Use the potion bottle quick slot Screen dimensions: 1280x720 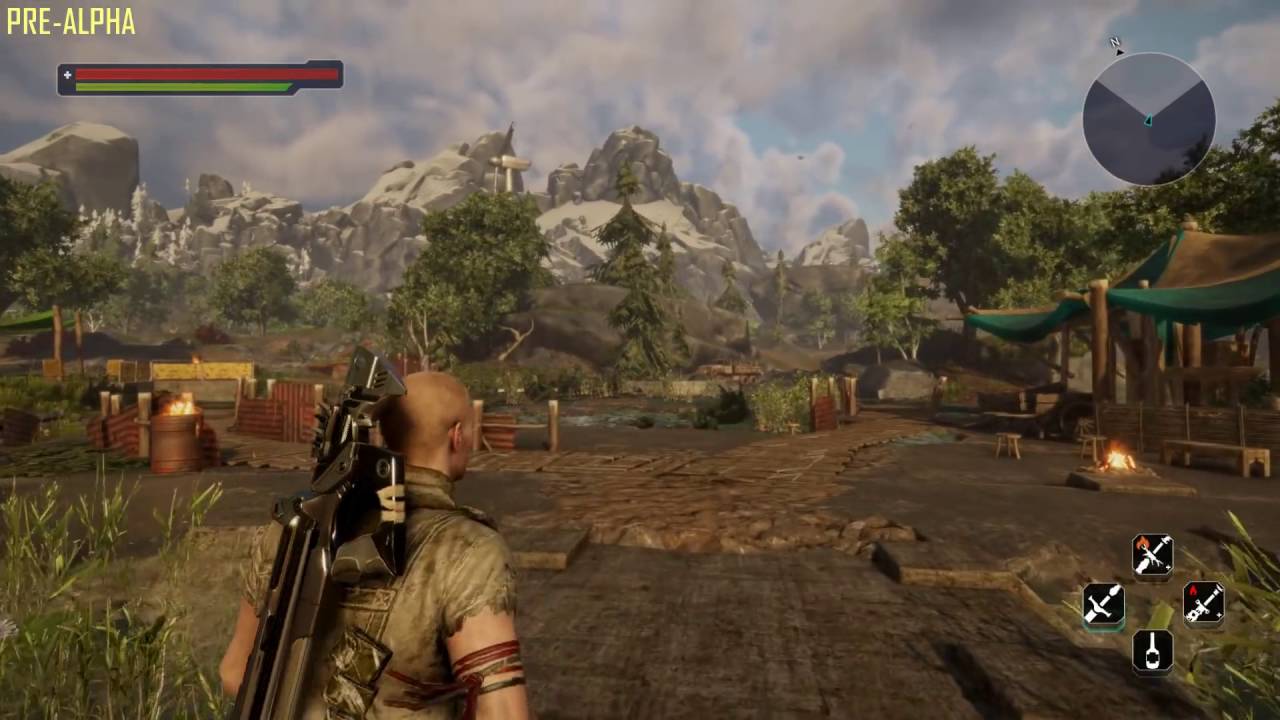(1152, 651)
